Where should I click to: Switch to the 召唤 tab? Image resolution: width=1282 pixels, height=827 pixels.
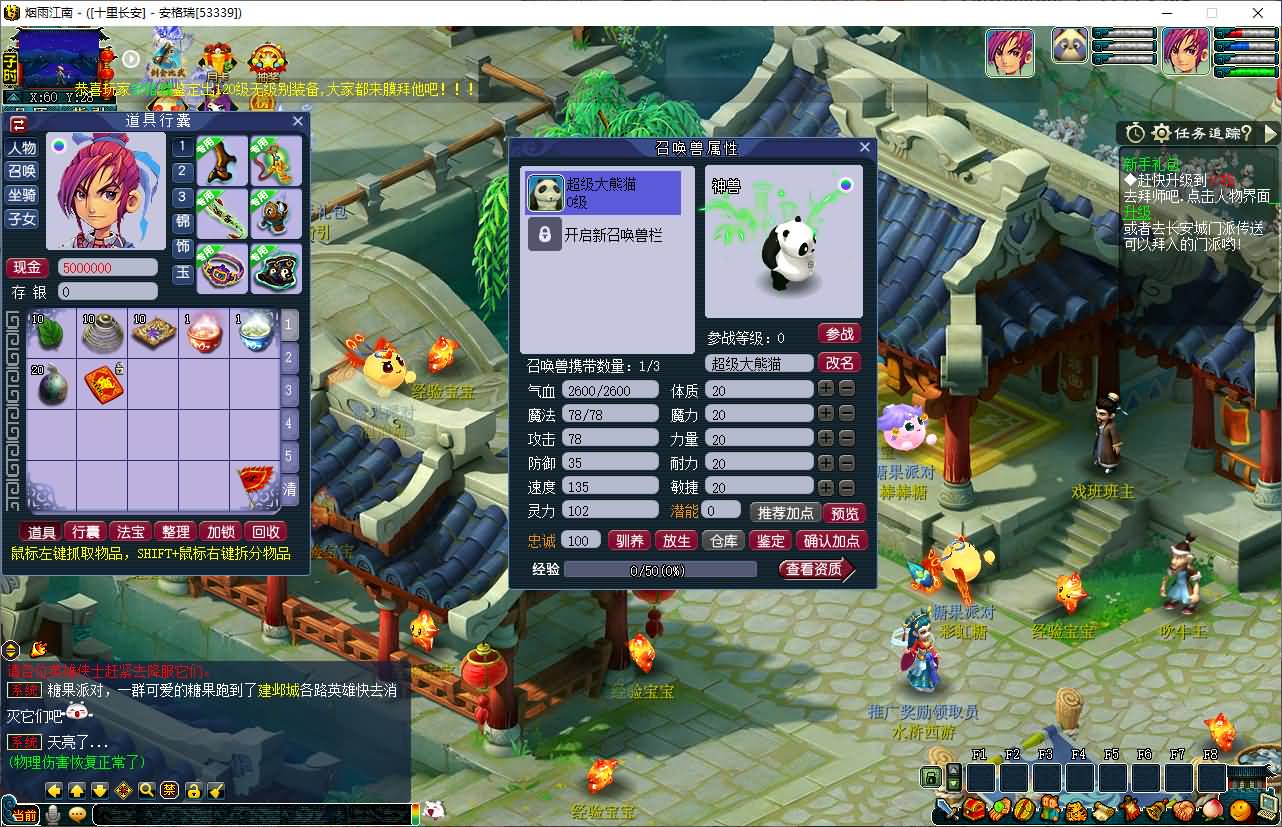(x=22, y=171)
